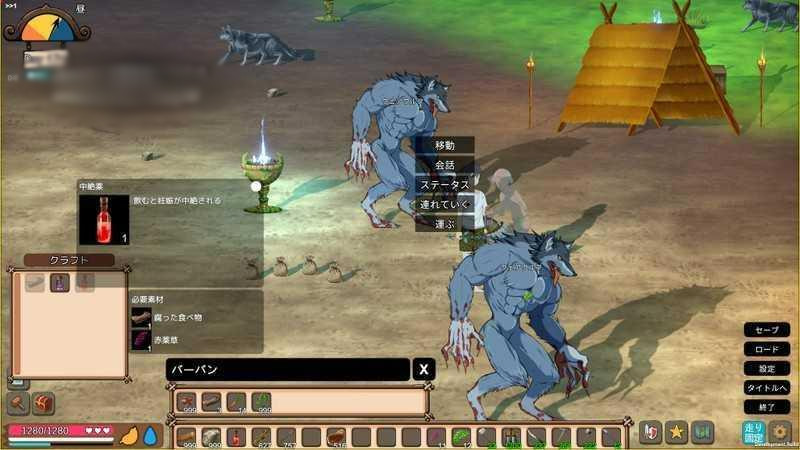The height and width of the screenshot is (450, 800).
Task: Open the gear settings icon
Action: 780,432
